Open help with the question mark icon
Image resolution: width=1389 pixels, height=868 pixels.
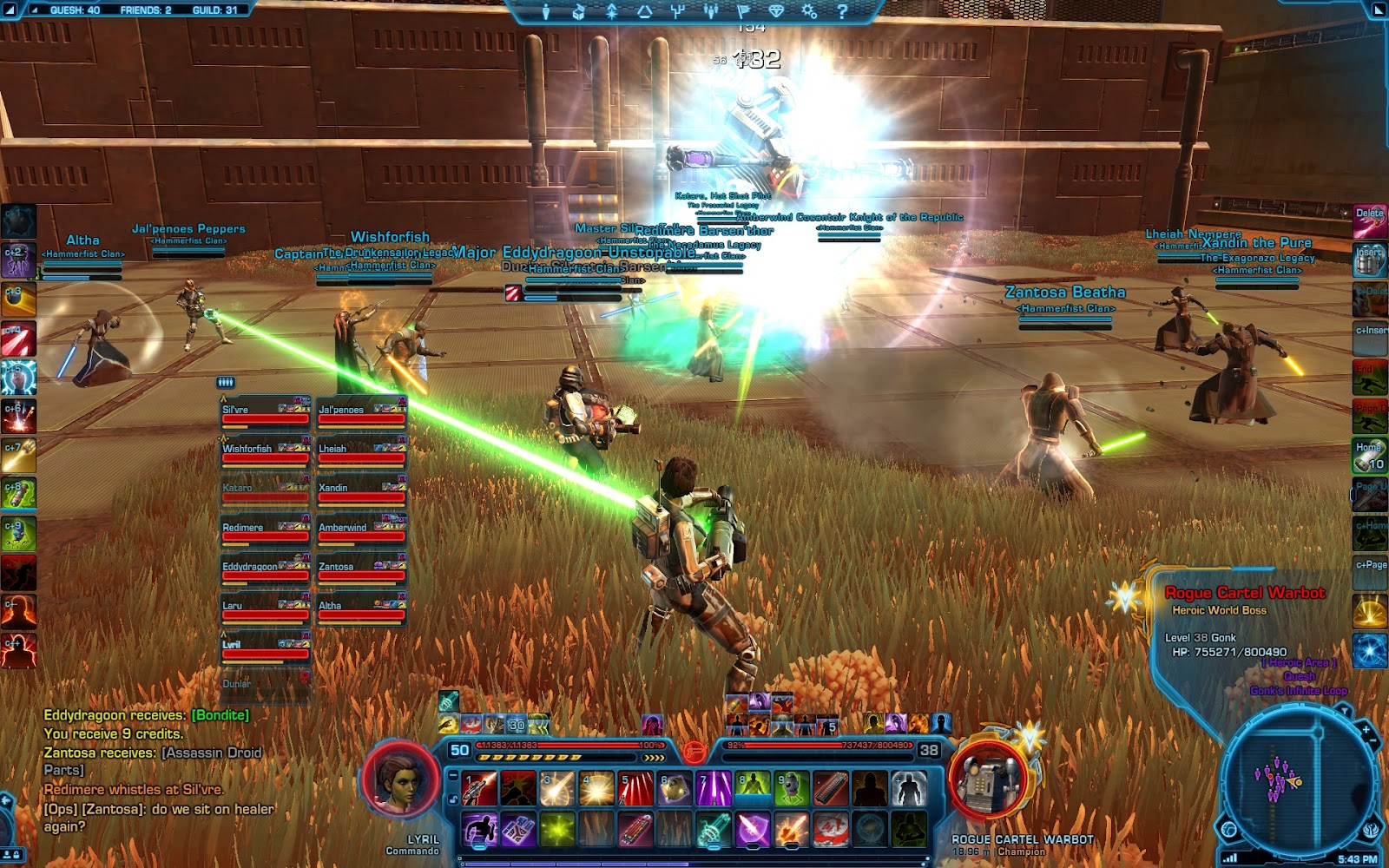click(842, 11)
